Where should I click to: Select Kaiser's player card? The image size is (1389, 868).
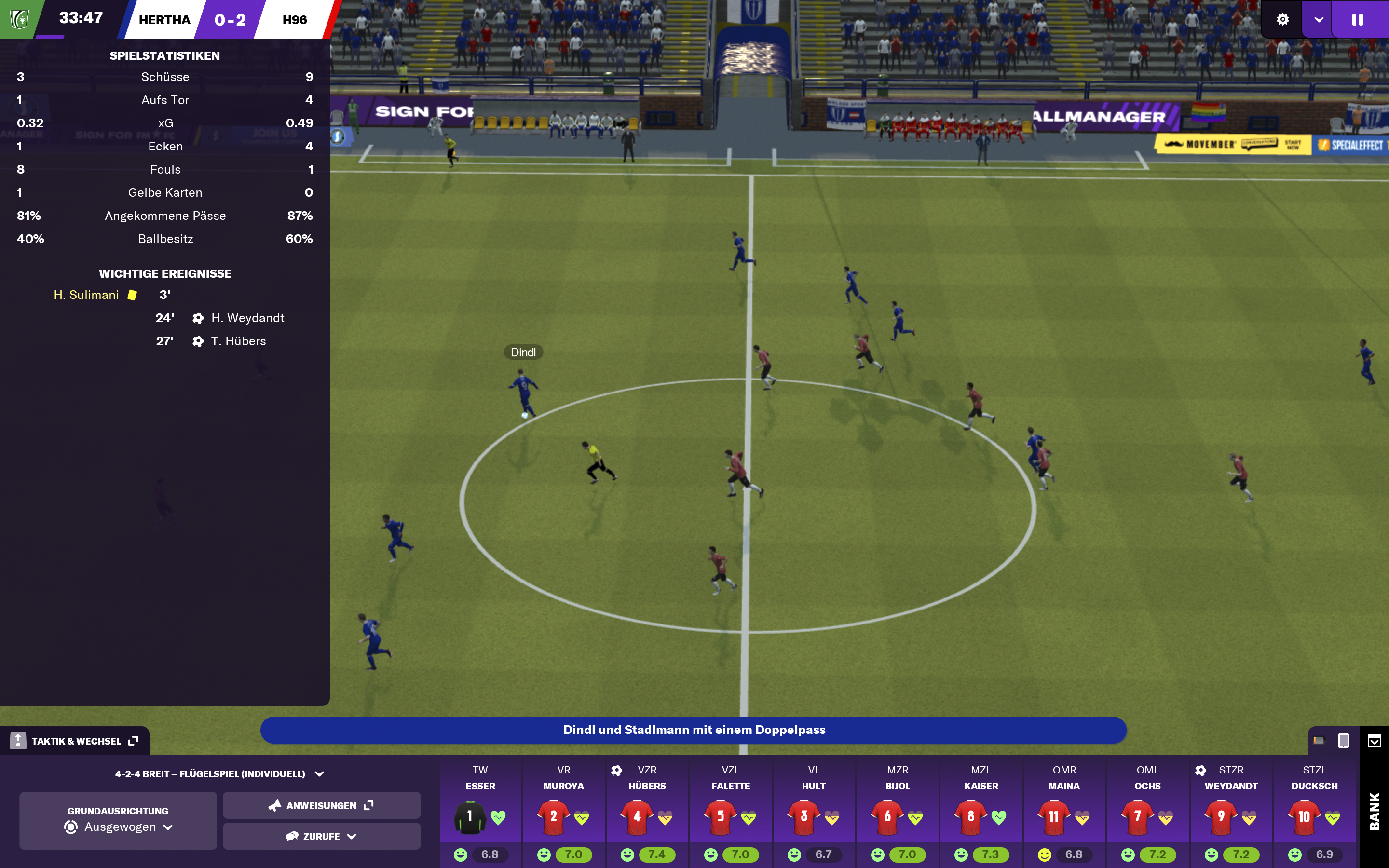pyautogui.click(x=981, y=814)
